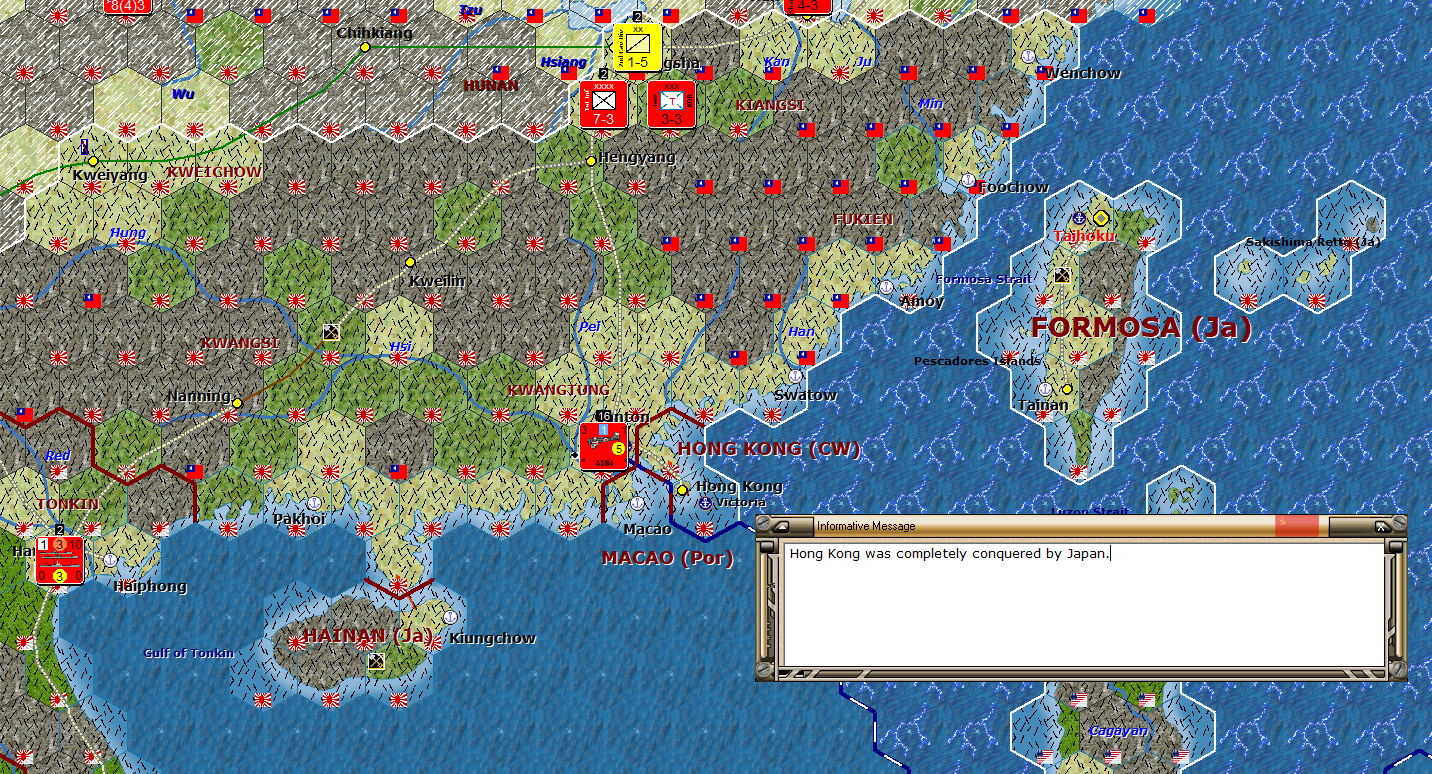Click the Kweilin city marker
Image resolution: width=1432 pixels, height=774 pixels.
pyautogui.click(x=410, y=262)
